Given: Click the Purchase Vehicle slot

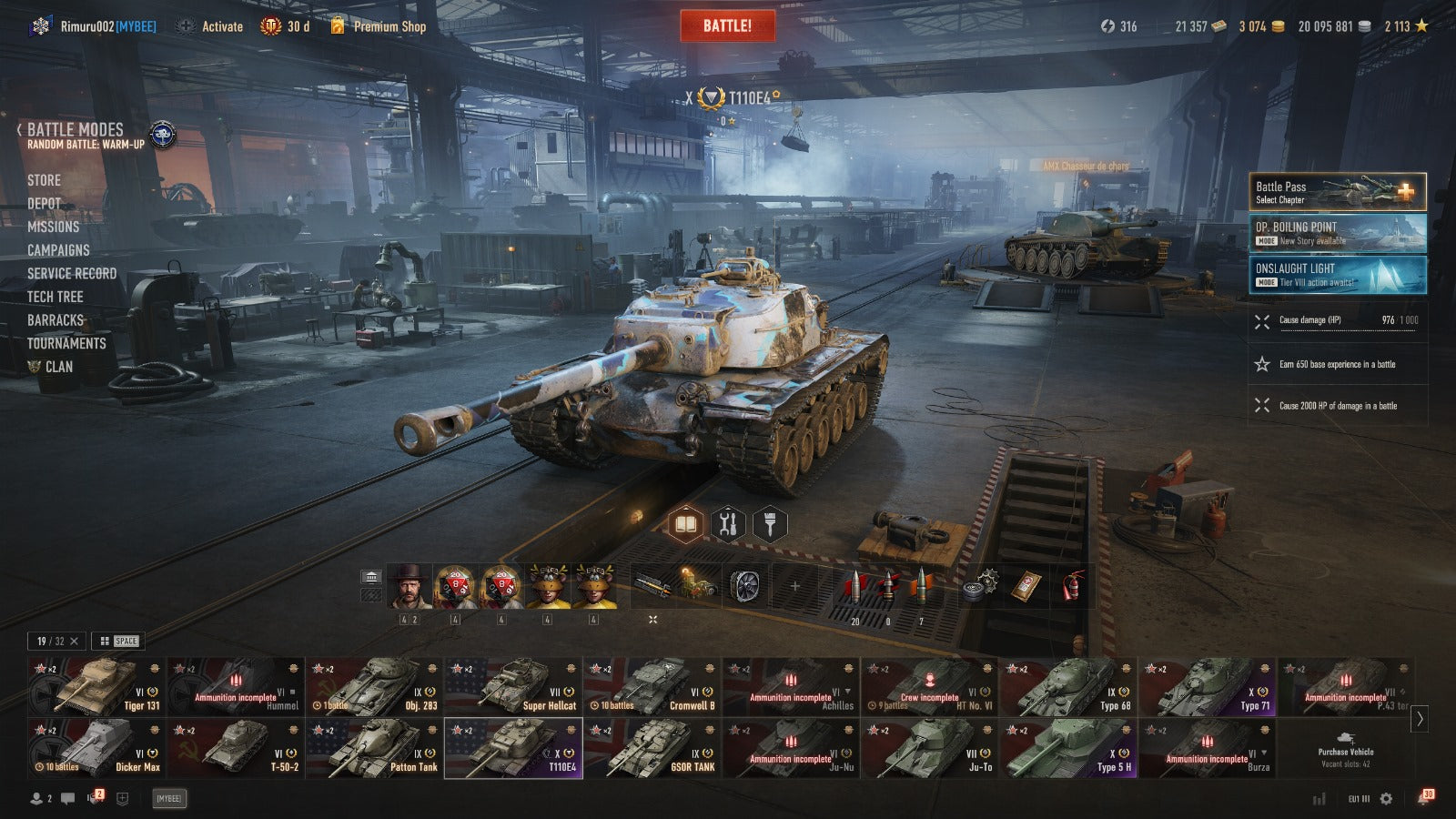Looking at the screenshot, I should (x=1345, y=748).
